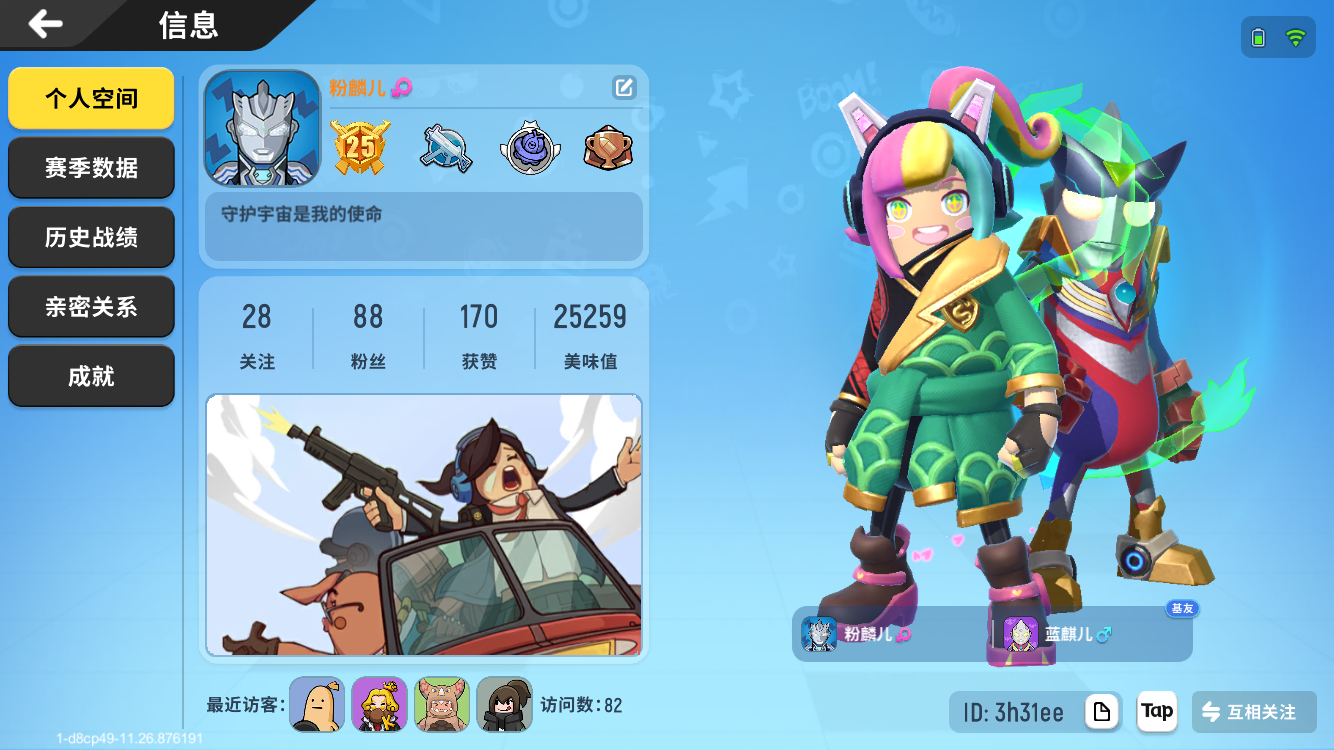The image size is (1334, 750).
Task: Open the first recent visitor avatar
Action: pos(317,704)
